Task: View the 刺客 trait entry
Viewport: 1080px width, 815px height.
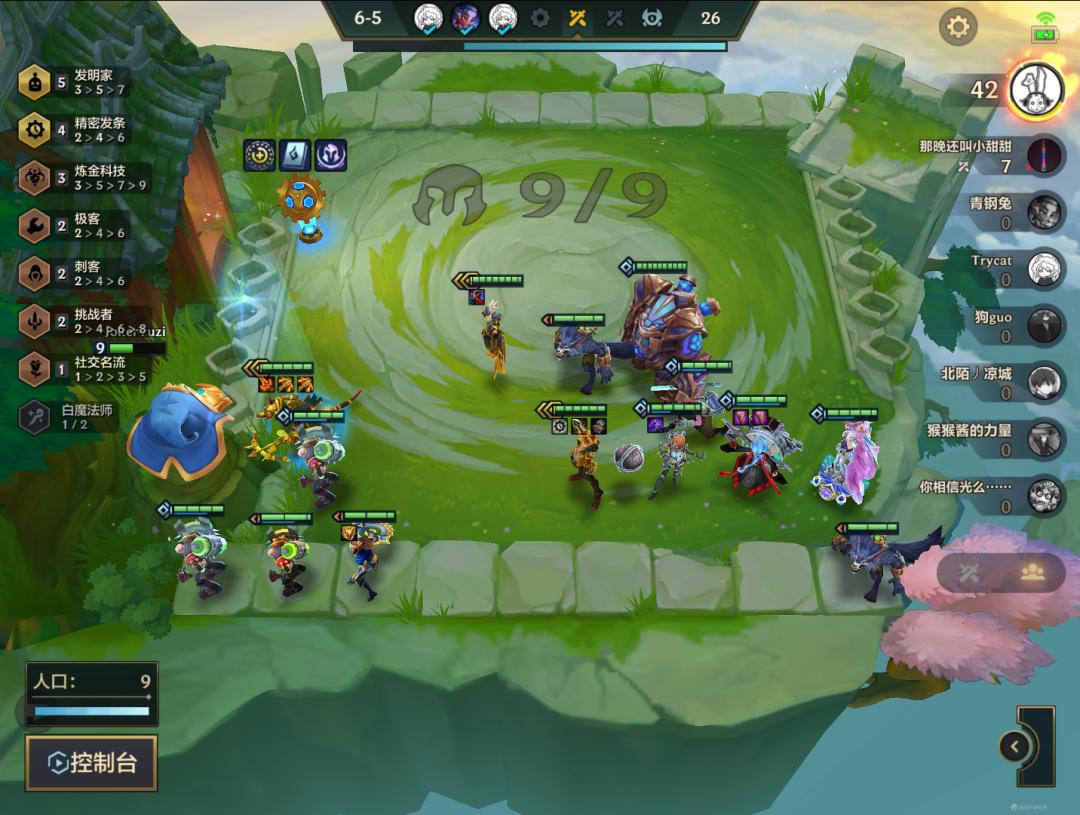Action: point(75,273)
